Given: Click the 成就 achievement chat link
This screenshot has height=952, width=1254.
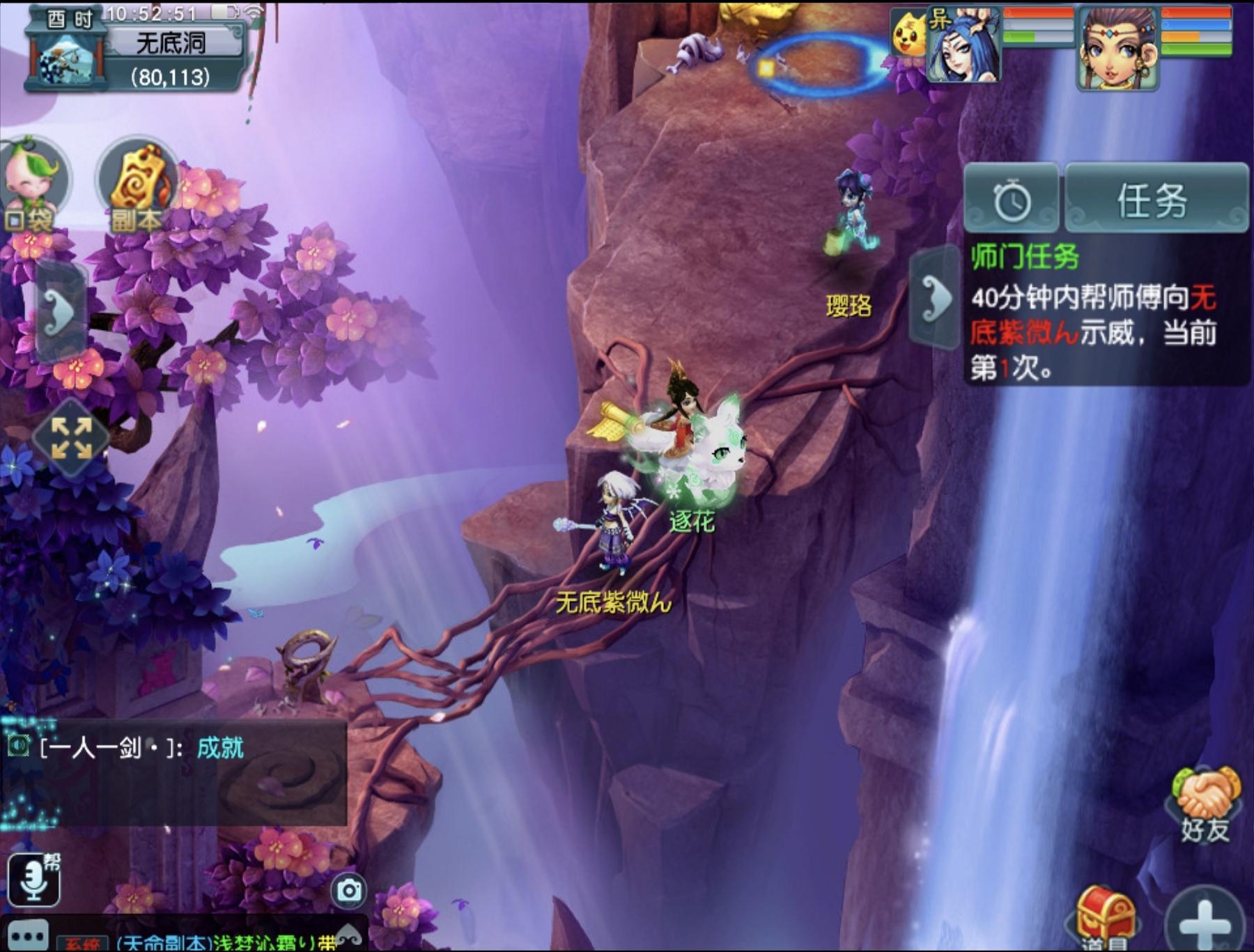Looking at the screenshot, I should point(220,748).
